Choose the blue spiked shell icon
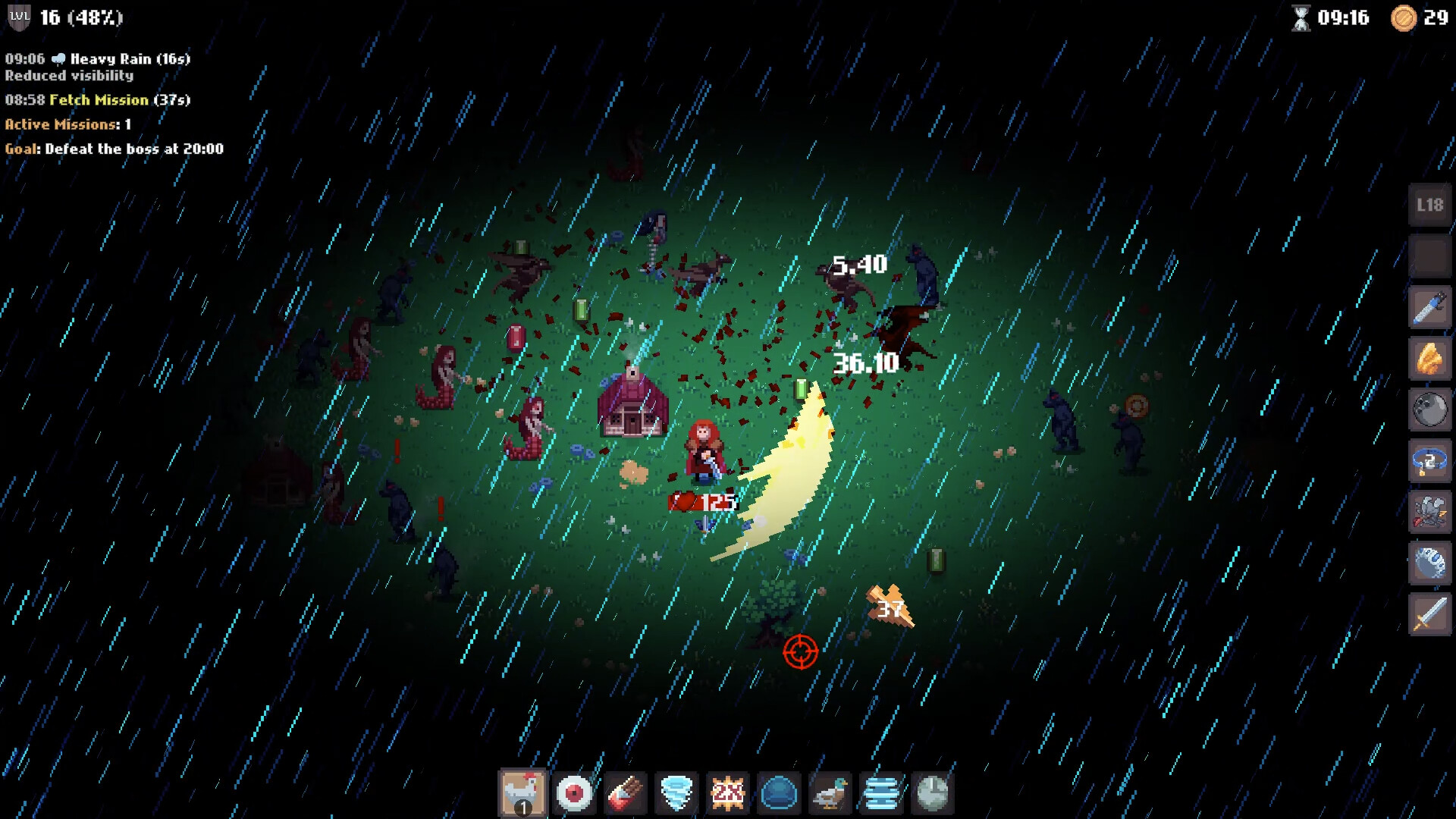The height and width of the screenshot is (819, 1456). coord(1430,563)
